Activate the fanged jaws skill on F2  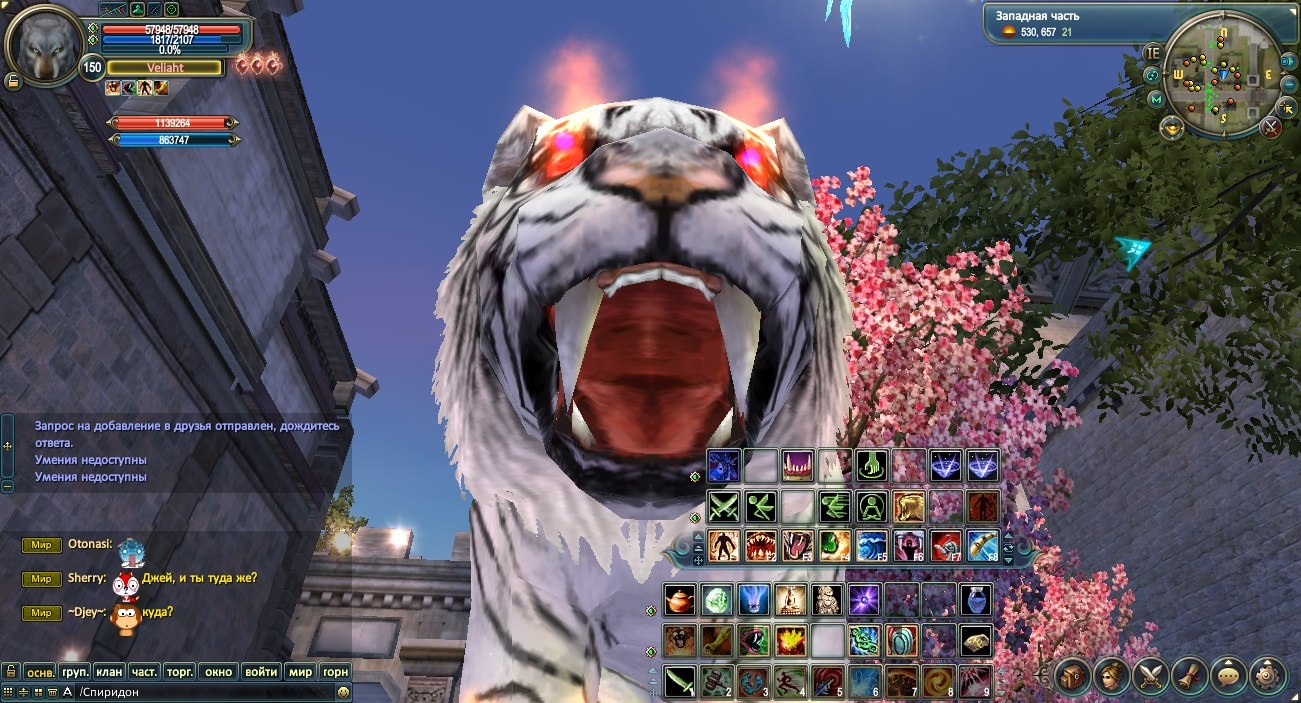(x=760, y=546)
